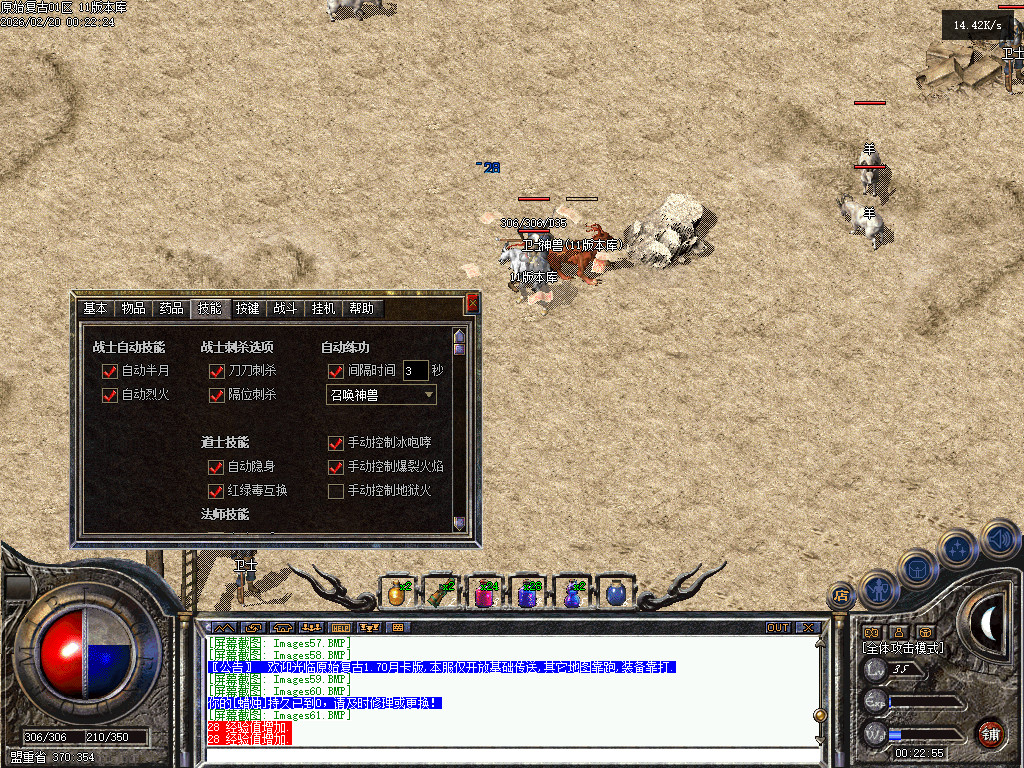Open the 铺 shop button
This screenshot has width=1024, height=768.
click(x=990, y=733)
